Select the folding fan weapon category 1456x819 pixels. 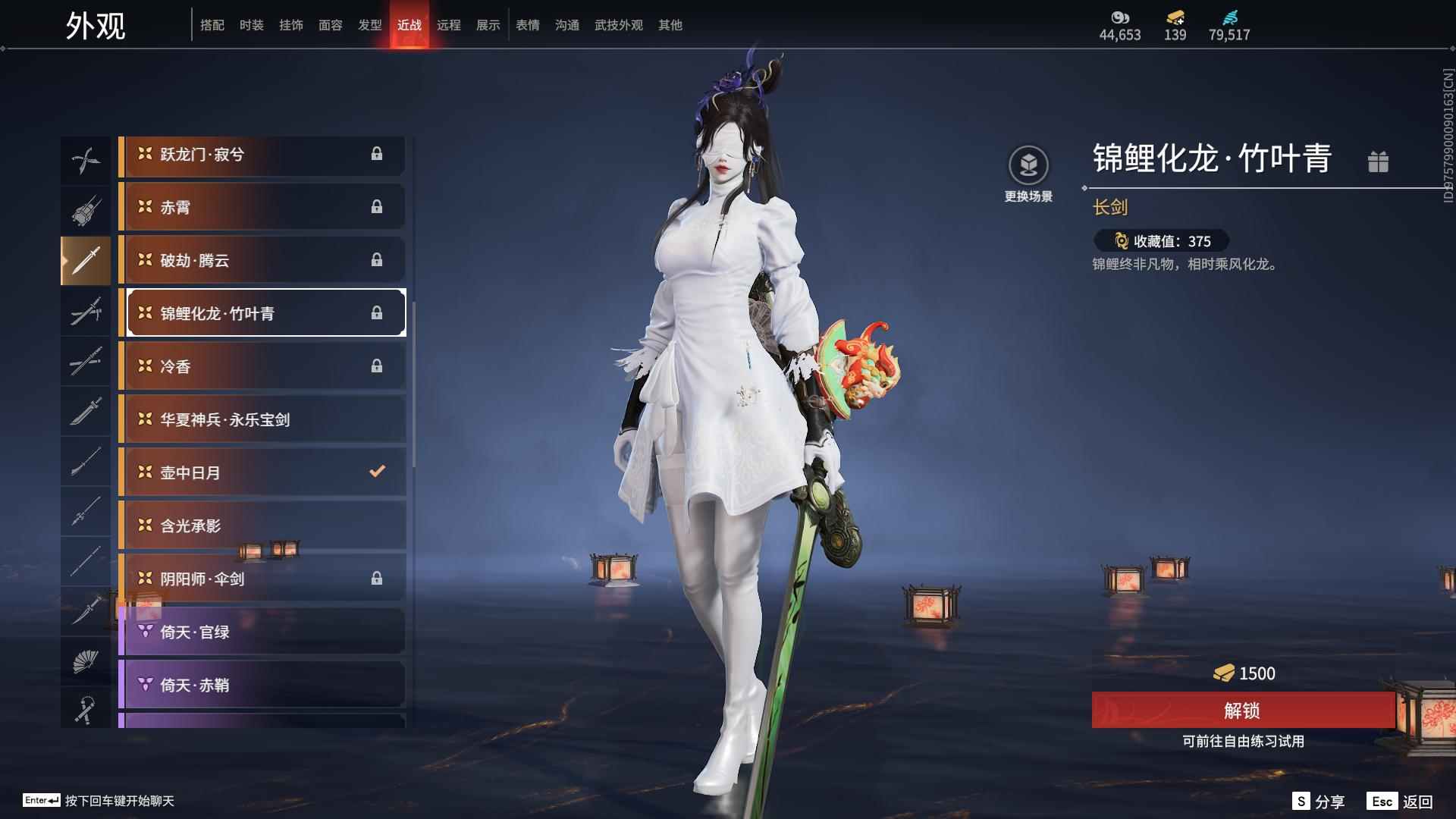coord(86,661)
